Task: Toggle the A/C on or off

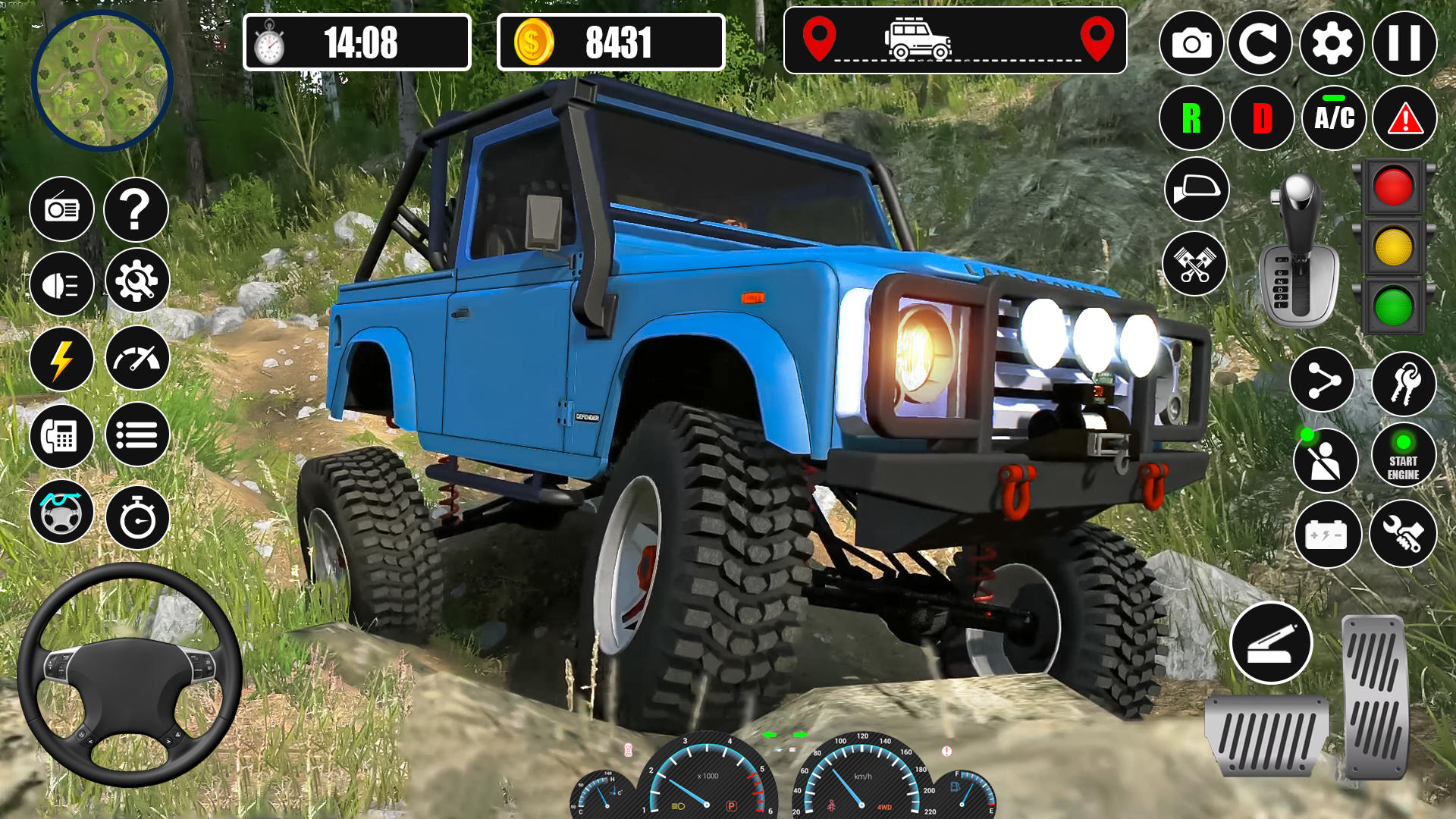Action: 1332,118
